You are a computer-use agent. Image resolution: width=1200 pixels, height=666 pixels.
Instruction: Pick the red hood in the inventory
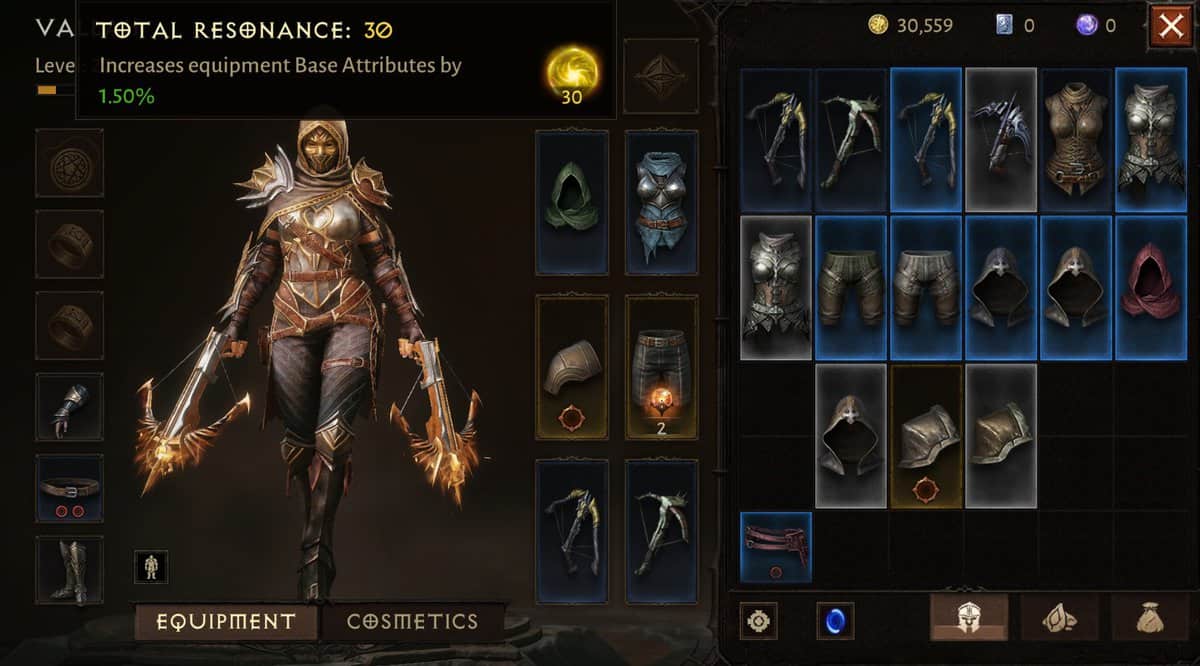[x=1151, y=288]
